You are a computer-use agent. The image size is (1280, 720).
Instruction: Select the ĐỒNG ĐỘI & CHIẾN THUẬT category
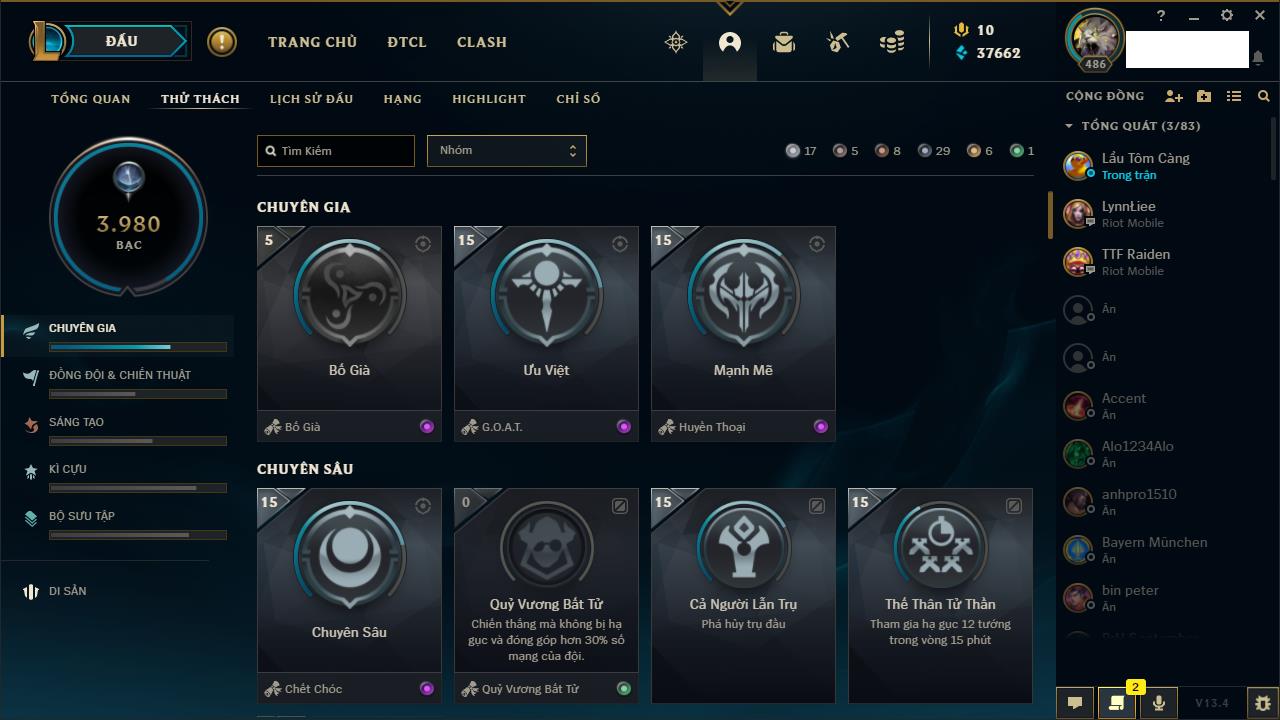(120, 375)
